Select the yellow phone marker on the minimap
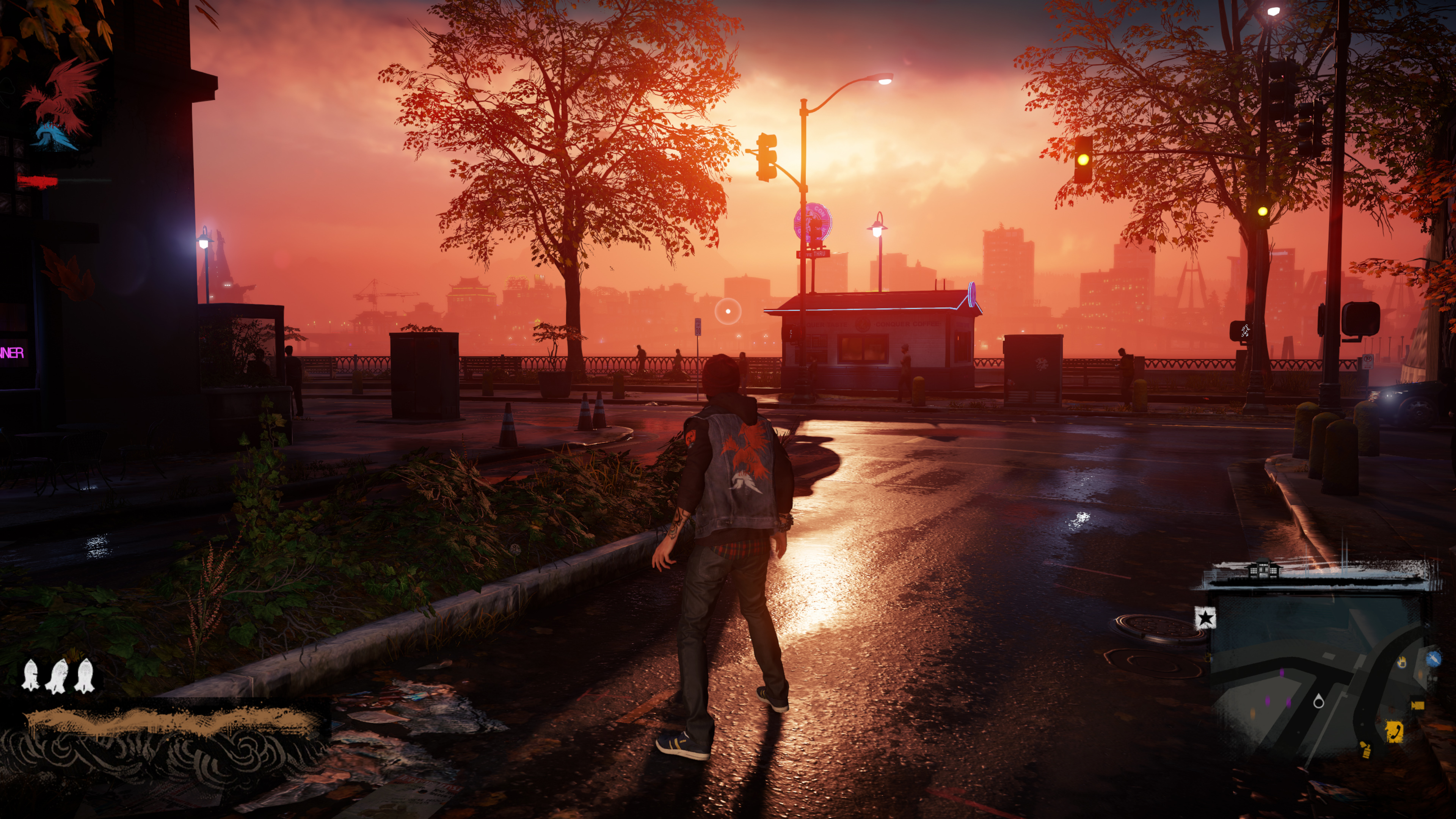The image size is (1456, 819). [x=1395, y=731]
